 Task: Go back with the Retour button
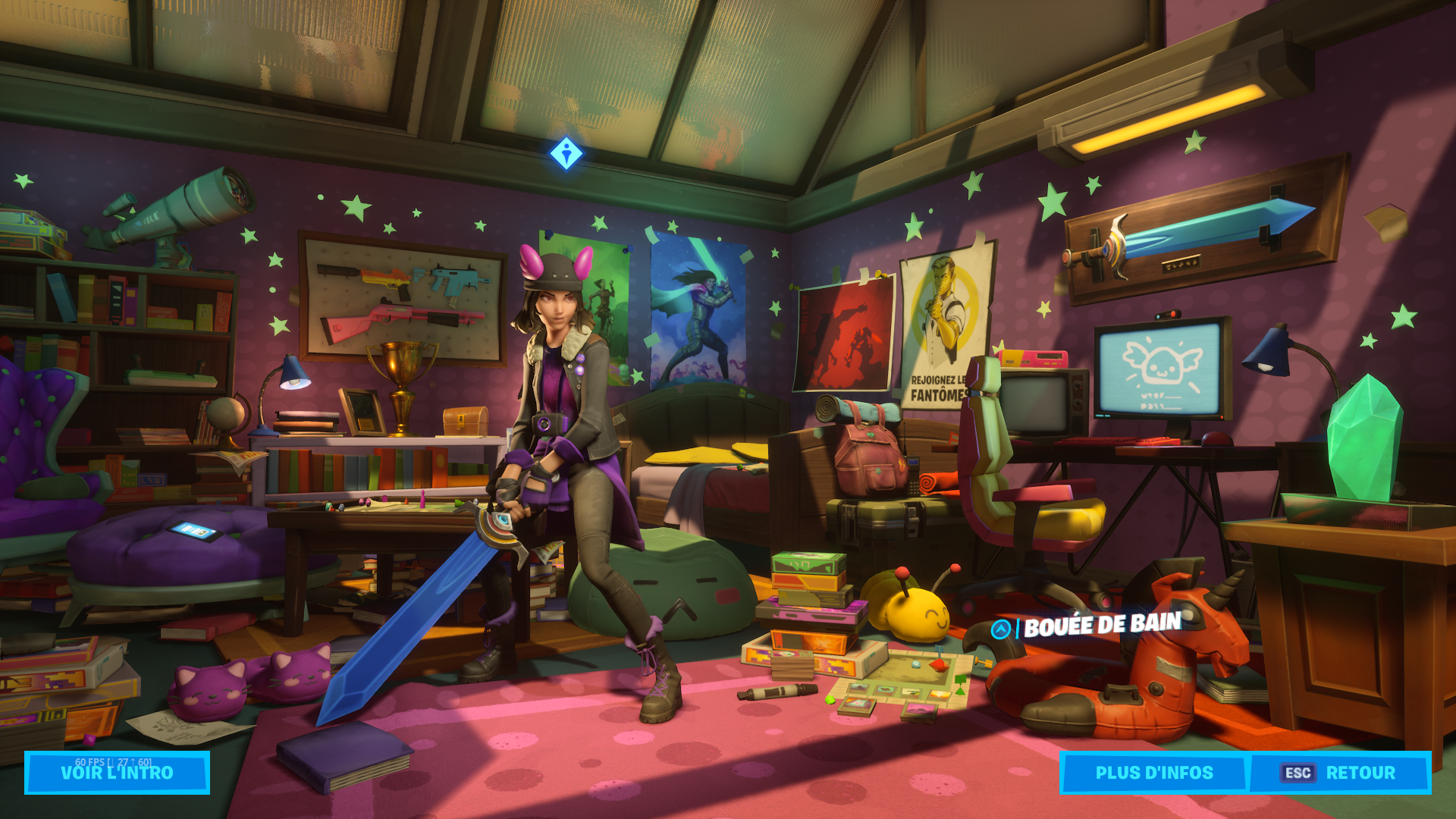pyautogui.click(x=1340, y=773)
